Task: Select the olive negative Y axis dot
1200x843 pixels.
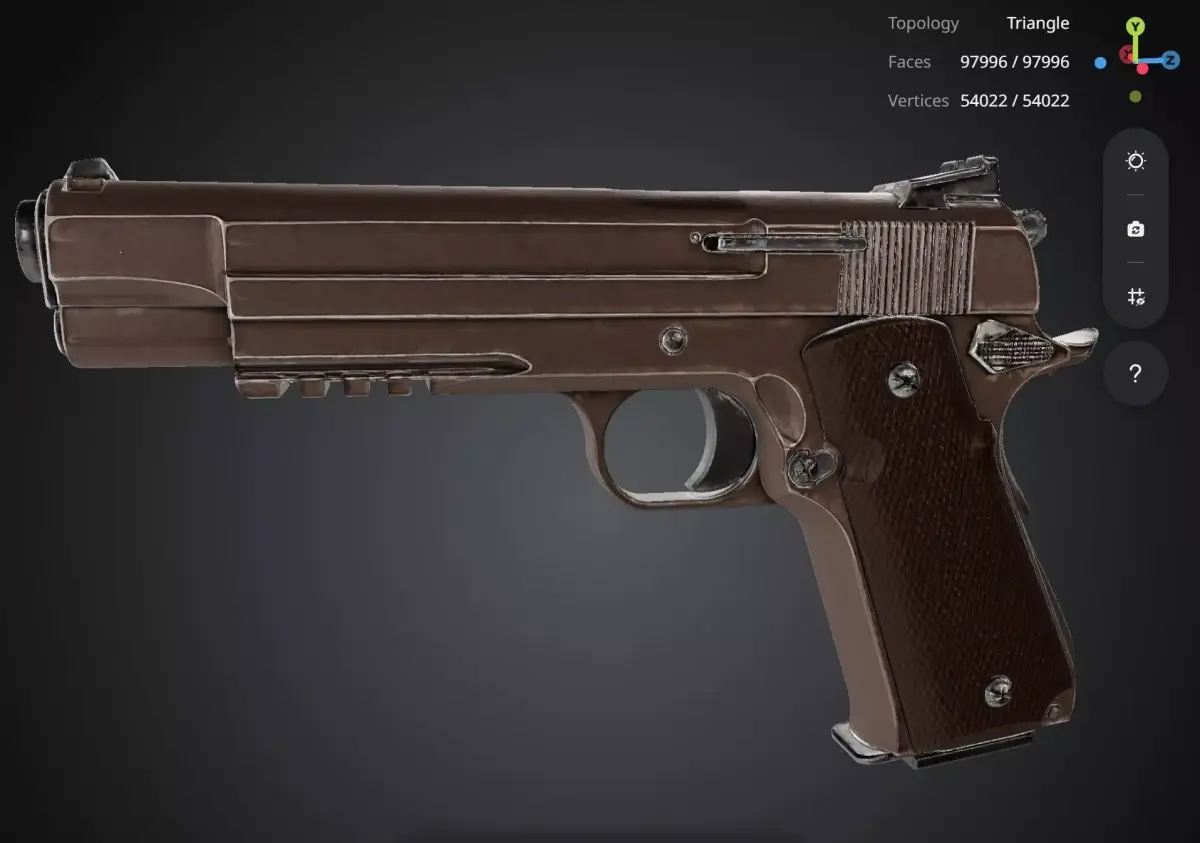Action: tap(1135, 97)
